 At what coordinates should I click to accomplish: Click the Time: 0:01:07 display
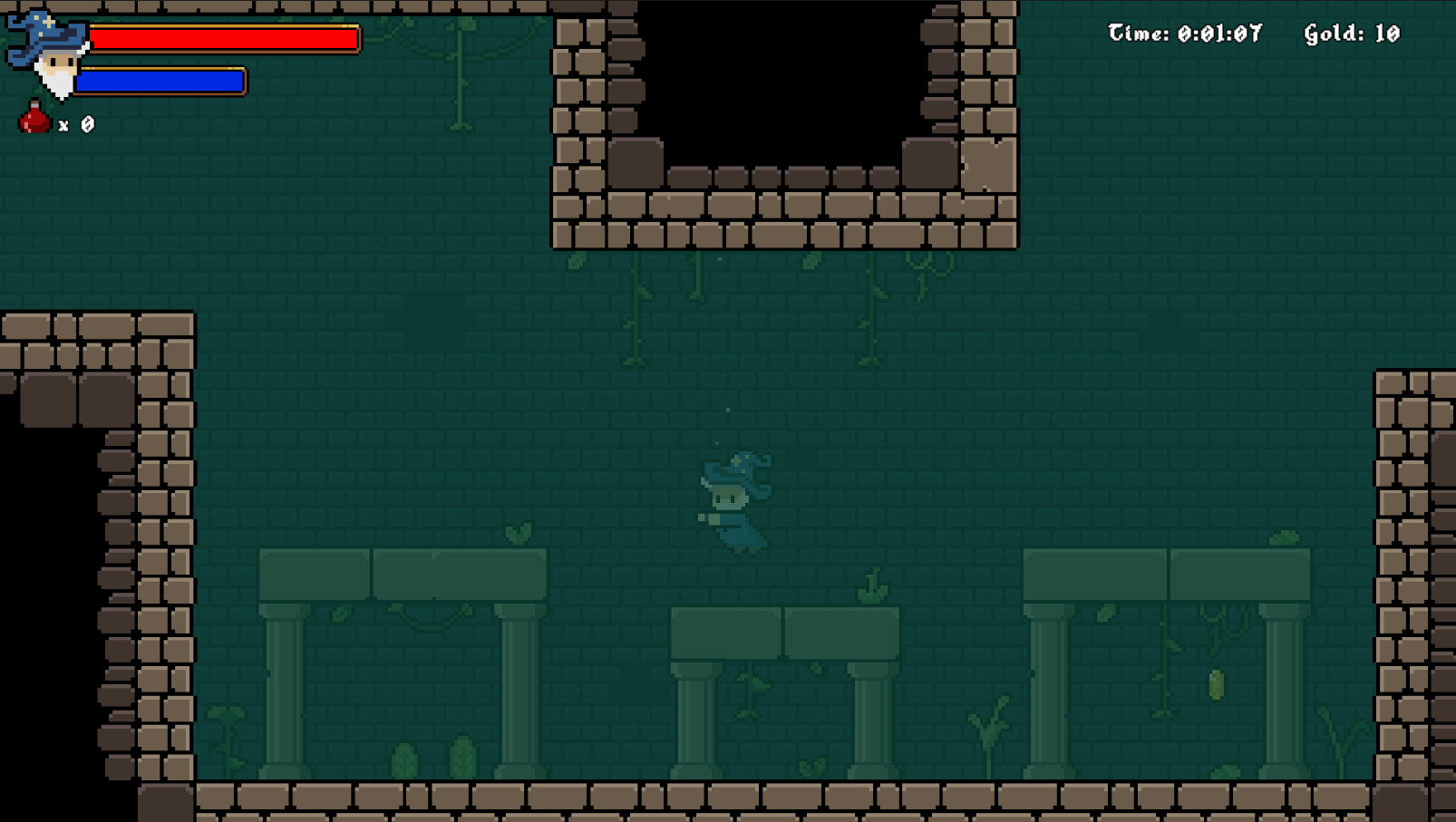tap(1184, 33)
